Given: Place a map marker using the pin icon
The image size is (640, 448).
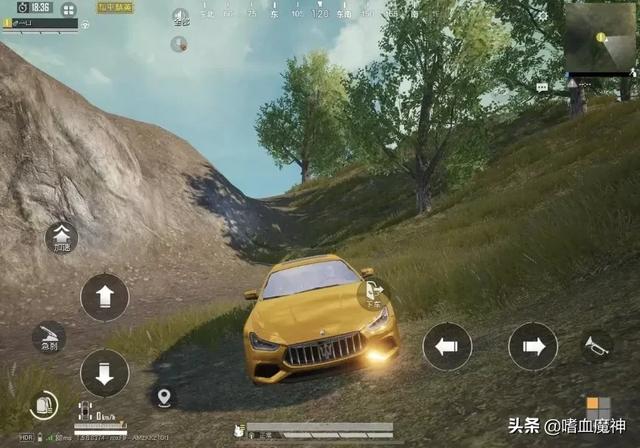Looking at the screenshot, I should tap(164, 397).
